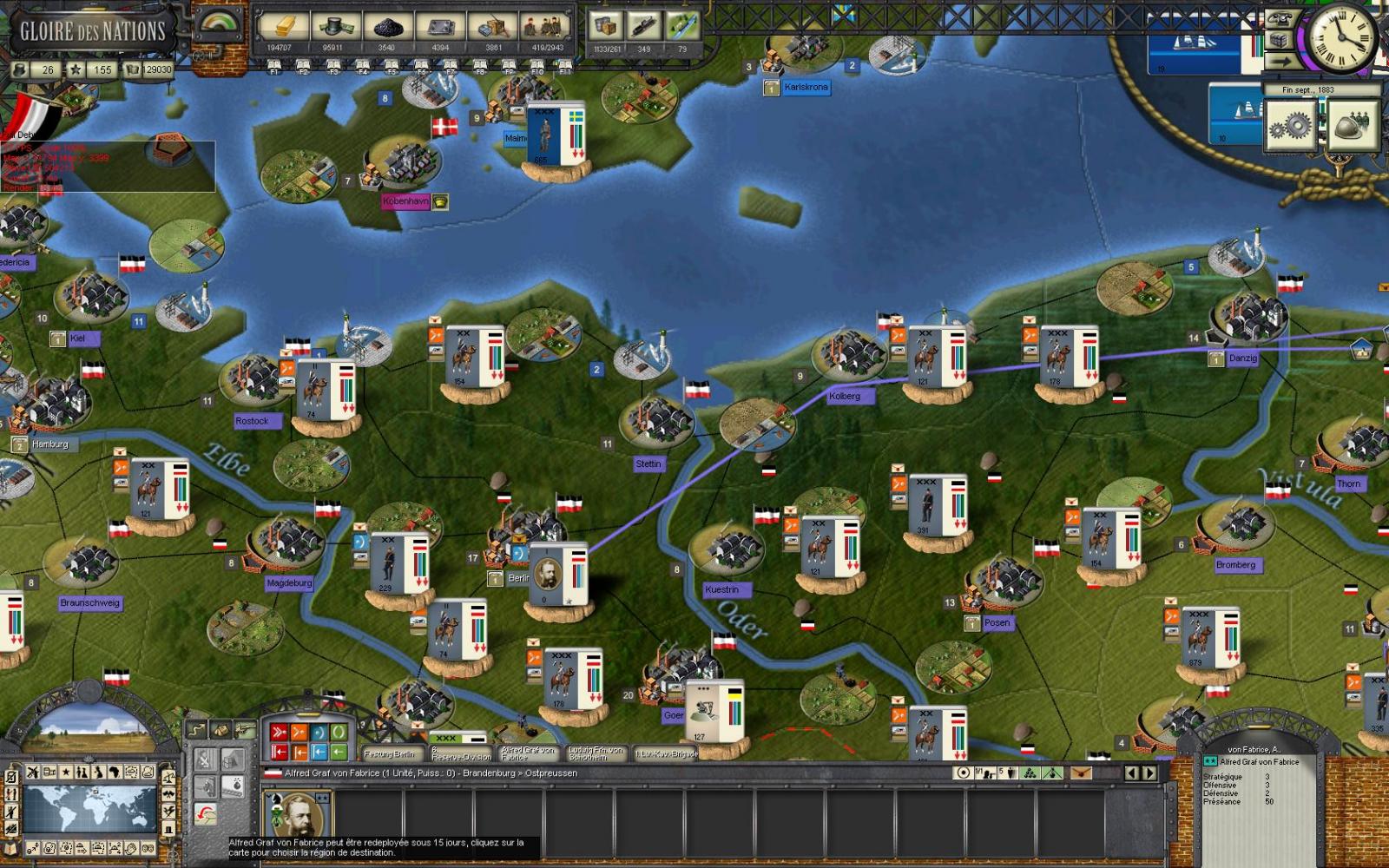Click the forward arrow in naval panel top right

[1282, 60]
